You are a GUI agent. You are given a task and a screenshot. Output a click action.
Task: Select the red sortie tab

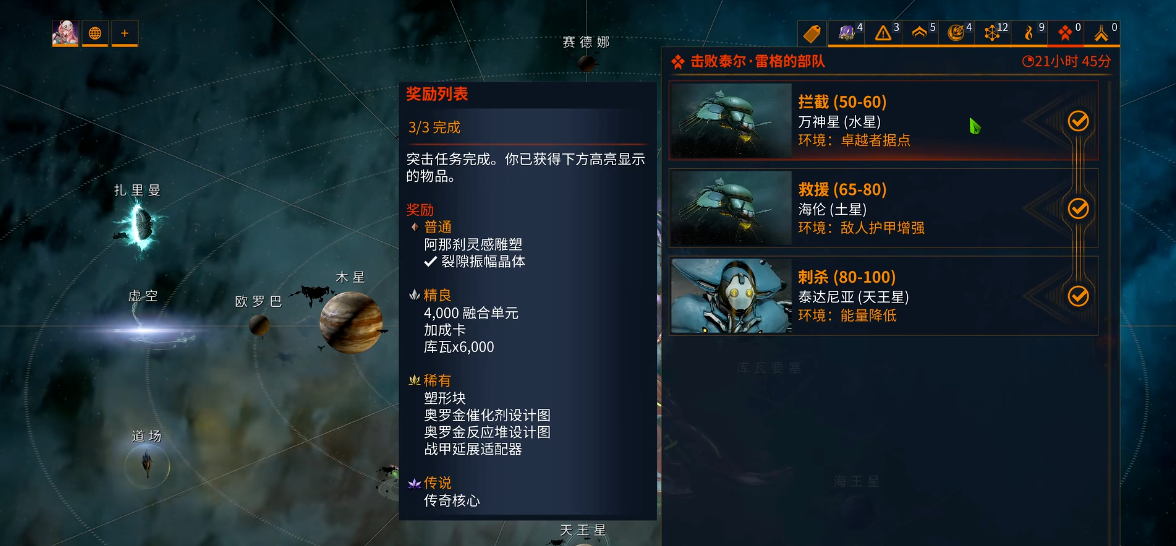tap(1067, 33)
